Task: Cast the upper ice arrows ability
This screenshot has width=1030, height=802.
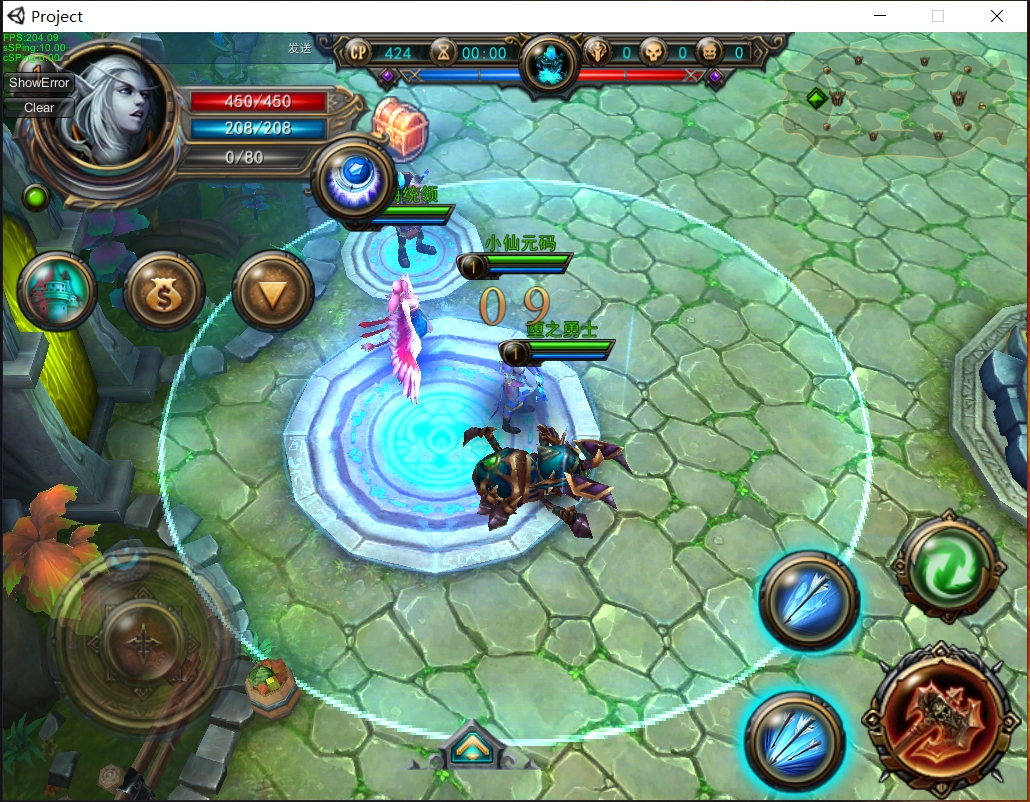Action: (x=809, y=601)
